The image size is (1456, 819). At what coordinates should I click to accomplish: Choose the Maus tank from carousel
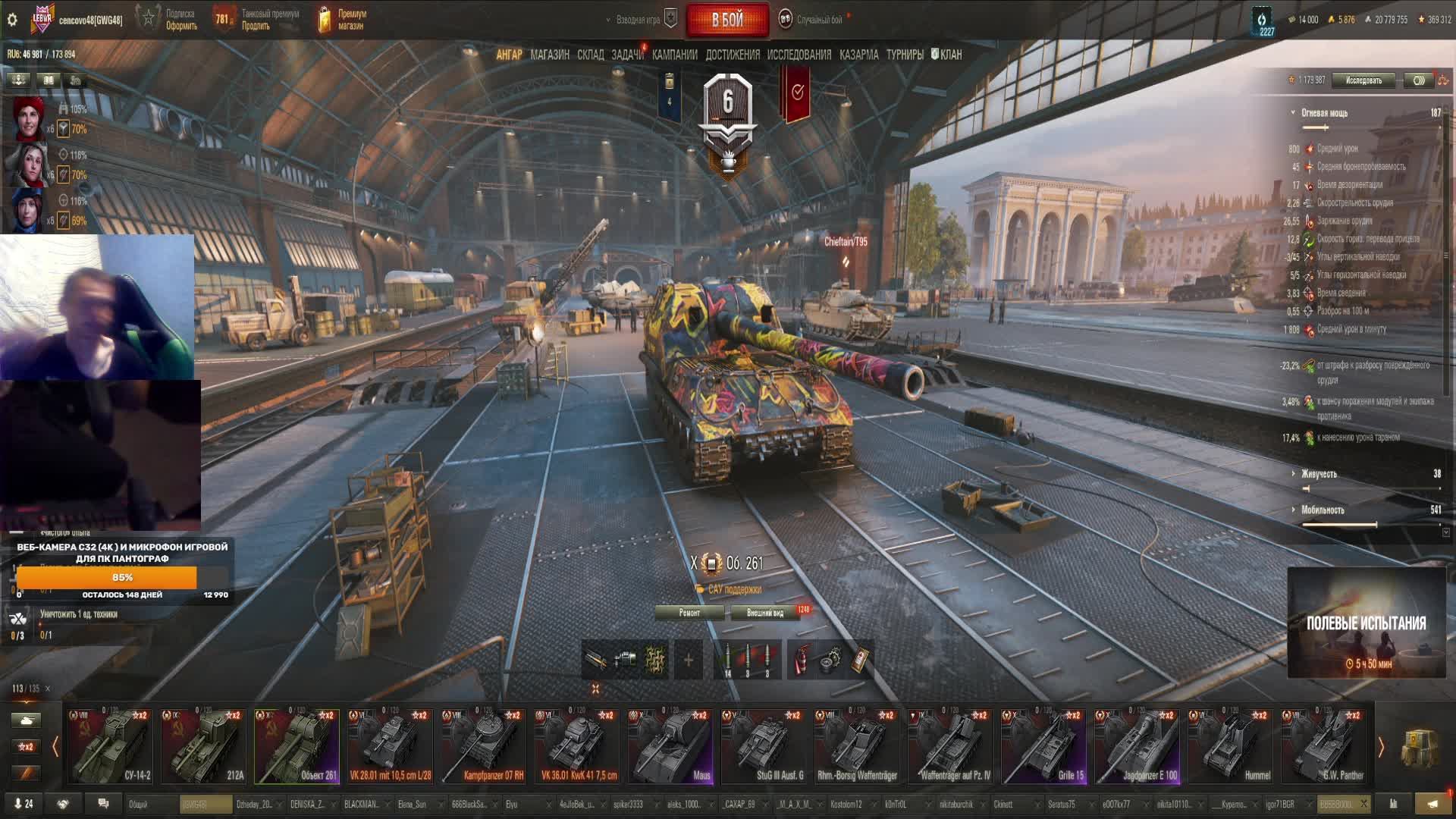click(x=670, y=746)
